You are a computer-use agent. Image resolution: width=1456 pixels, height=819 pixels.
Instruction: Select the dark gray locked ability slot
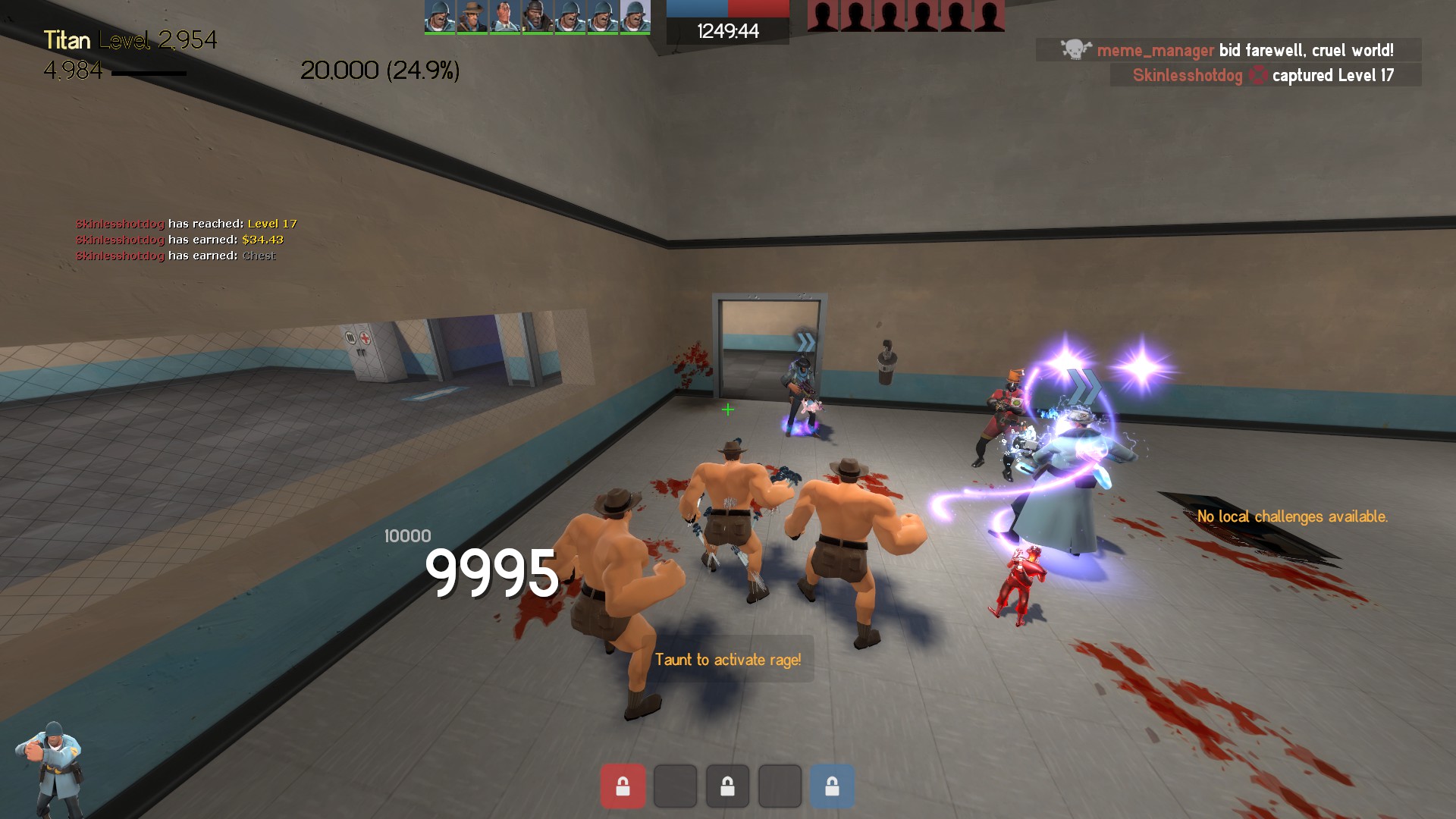(727, 786)
